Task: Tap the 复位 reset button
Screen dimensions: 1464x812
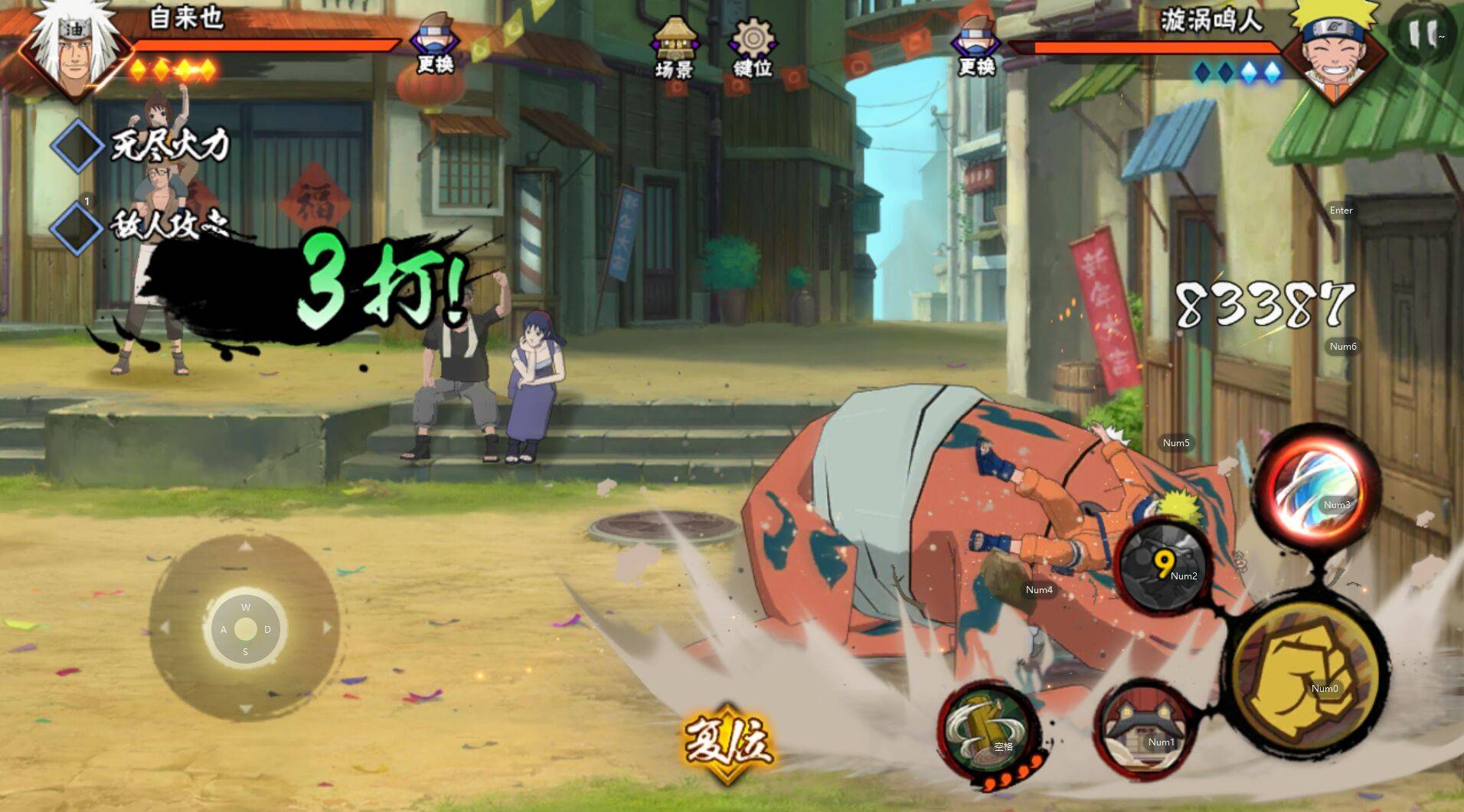Action: click(727, 741)
